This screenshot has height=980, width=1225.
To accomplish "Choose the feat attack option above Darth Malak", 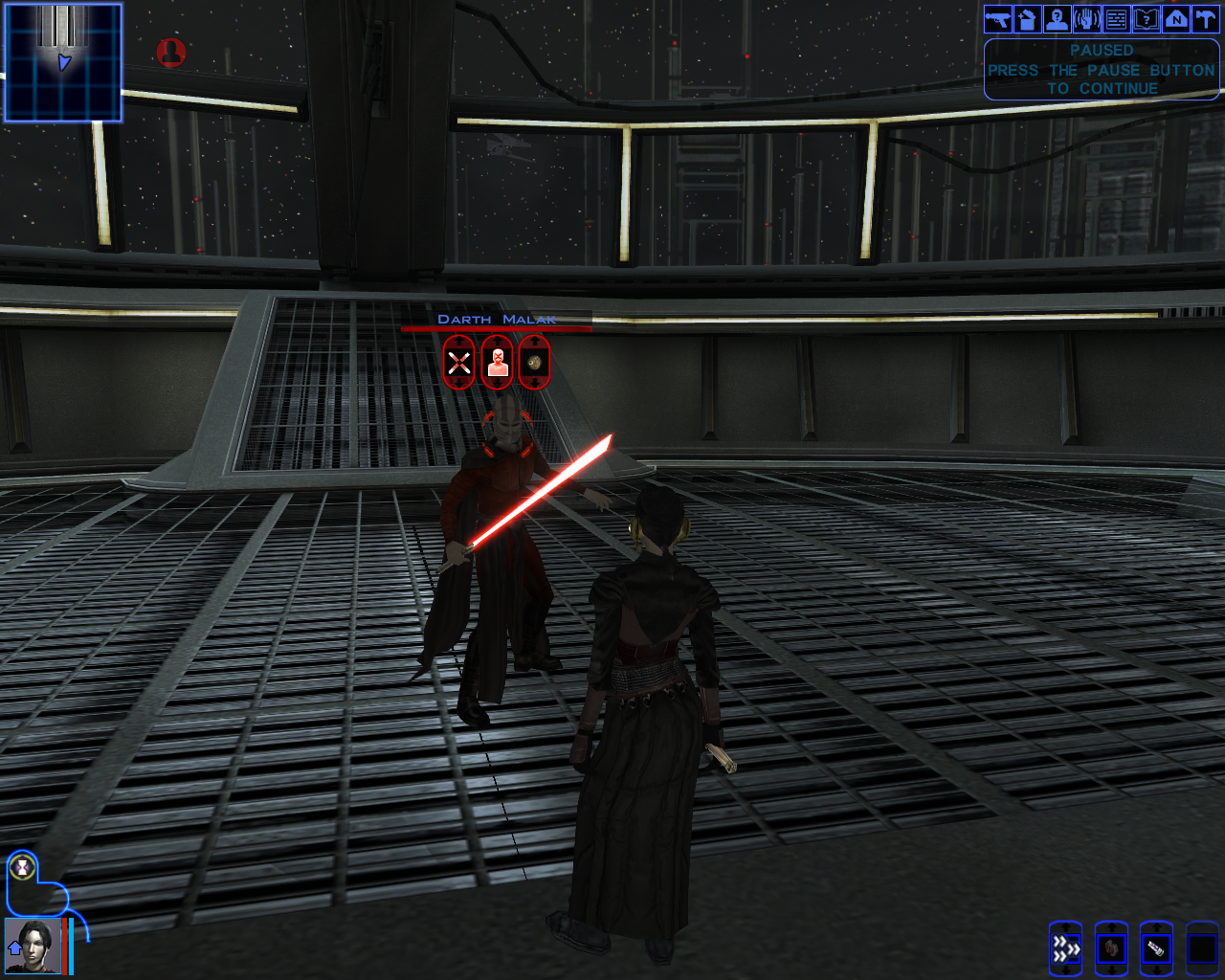I will (497, 362).
